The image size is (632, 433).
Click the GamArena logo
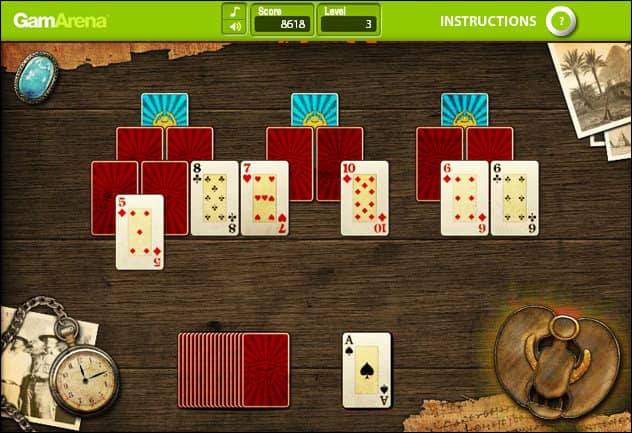(61, 20)
